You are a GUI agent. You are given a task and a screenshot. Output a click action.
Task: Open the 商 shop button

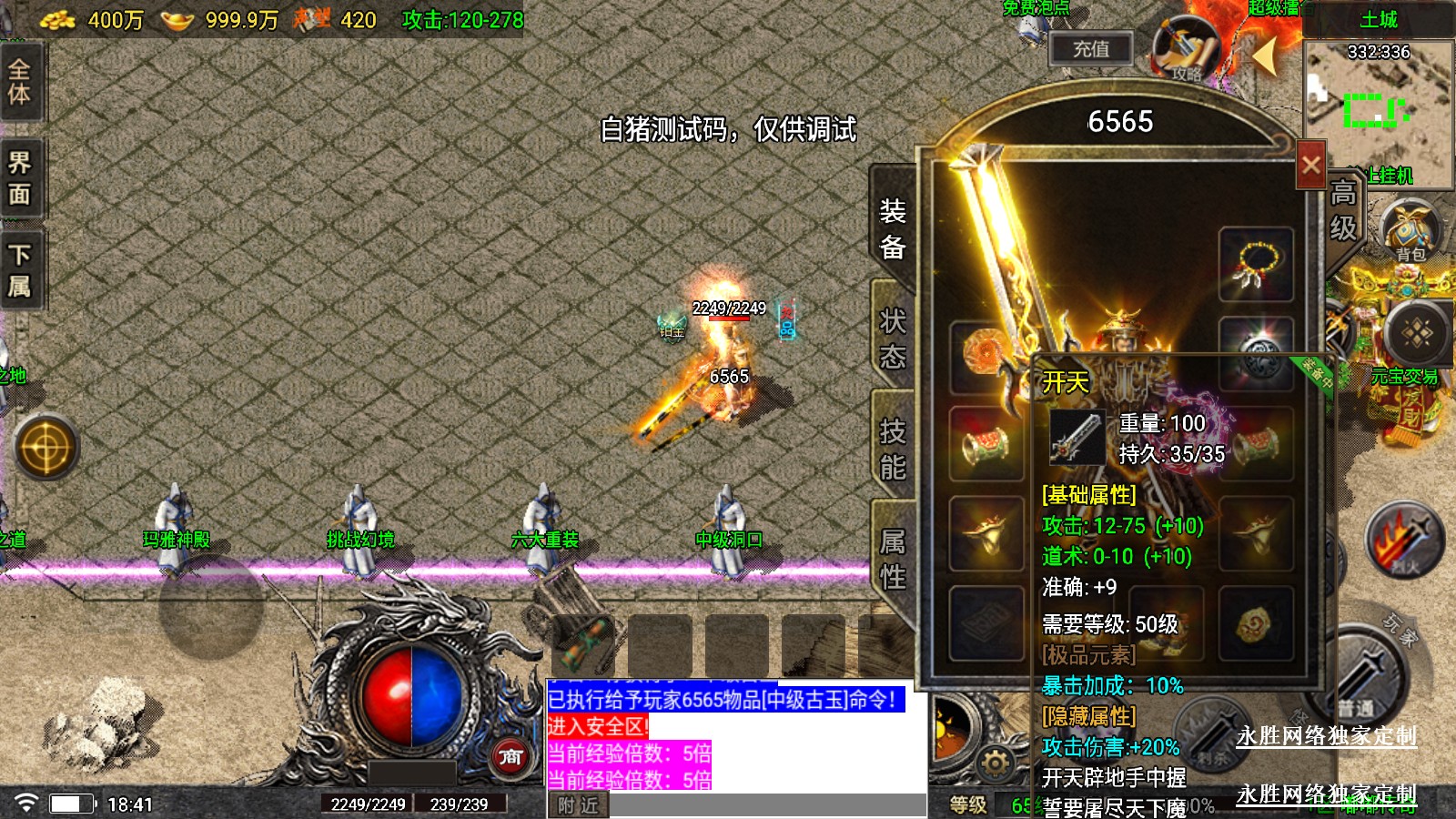tap(511, 756)
